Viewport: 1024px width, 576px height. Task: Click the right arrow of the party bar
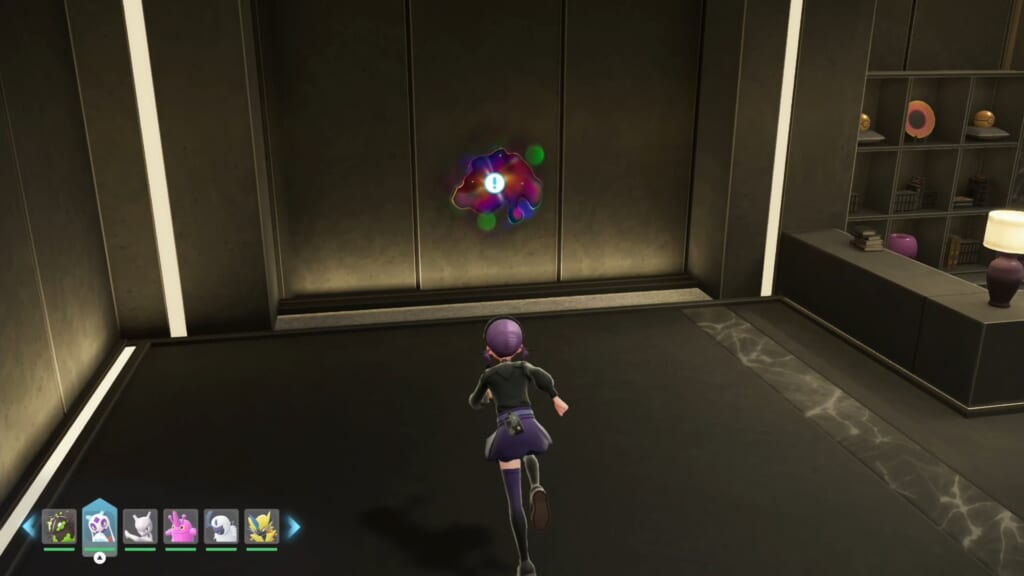click(x=294, y=526)
